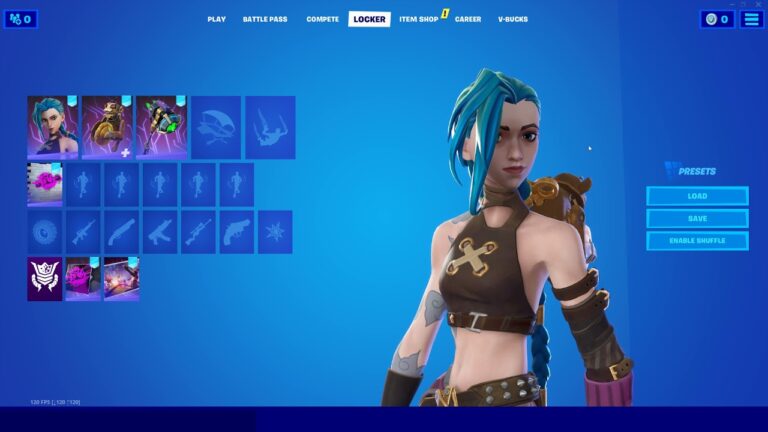Choose the monkey back bling slot
The width and height of the screenshot is (768, 432).
(107, 127)
